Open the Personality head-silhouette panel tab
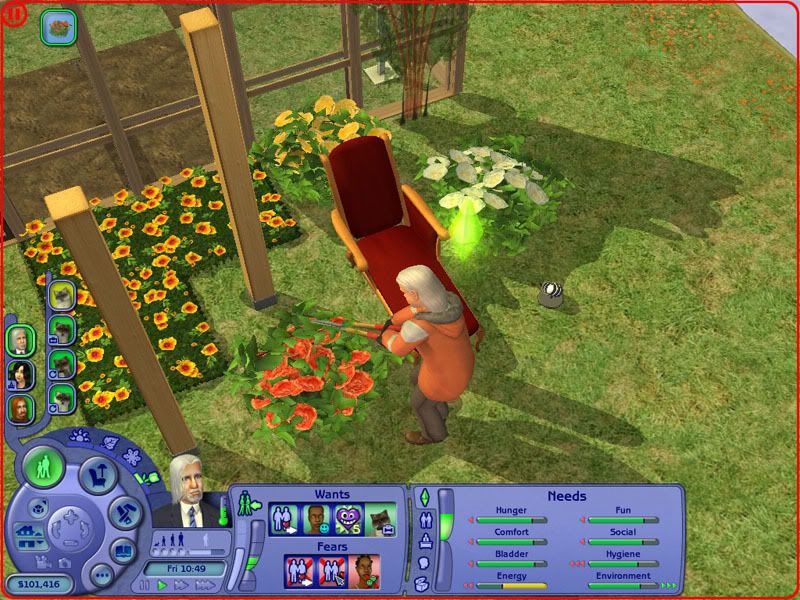The image size is (800, 600). pyautogui.click(x=423, y=561)
